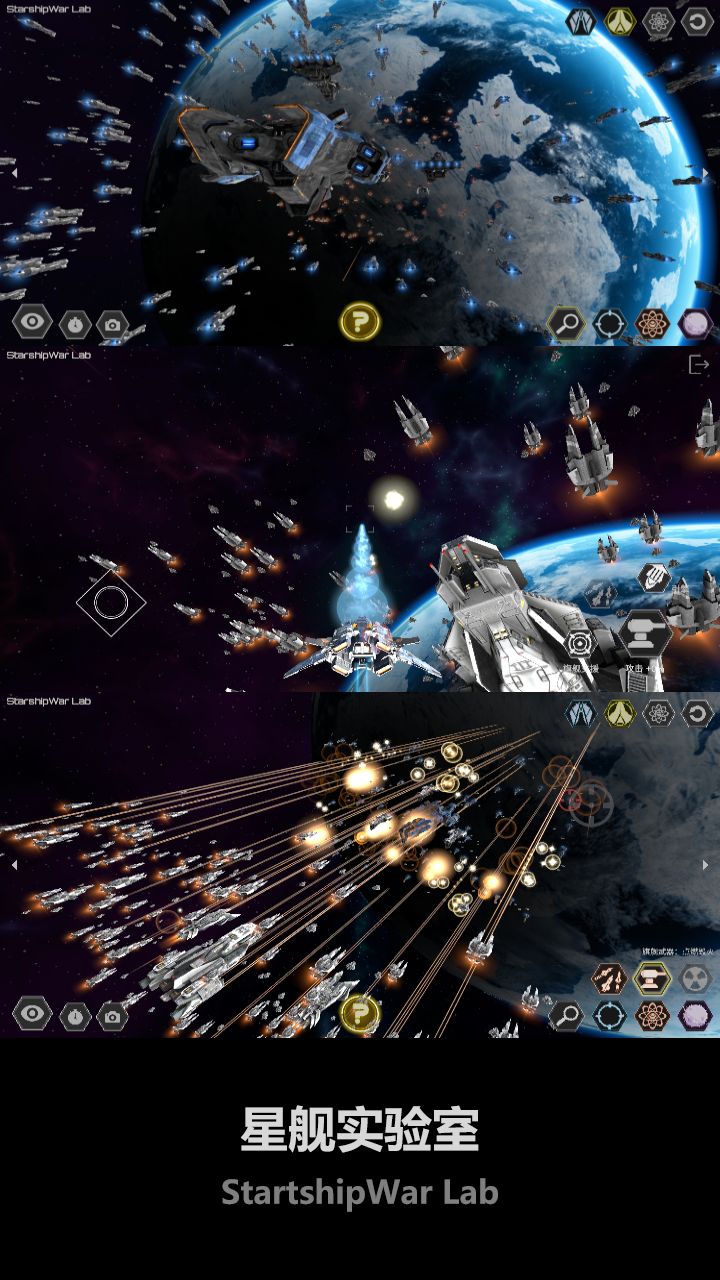Click the stopwatch icon in the top screenshot
The image size is (720, 1280).
coord(75,324)
